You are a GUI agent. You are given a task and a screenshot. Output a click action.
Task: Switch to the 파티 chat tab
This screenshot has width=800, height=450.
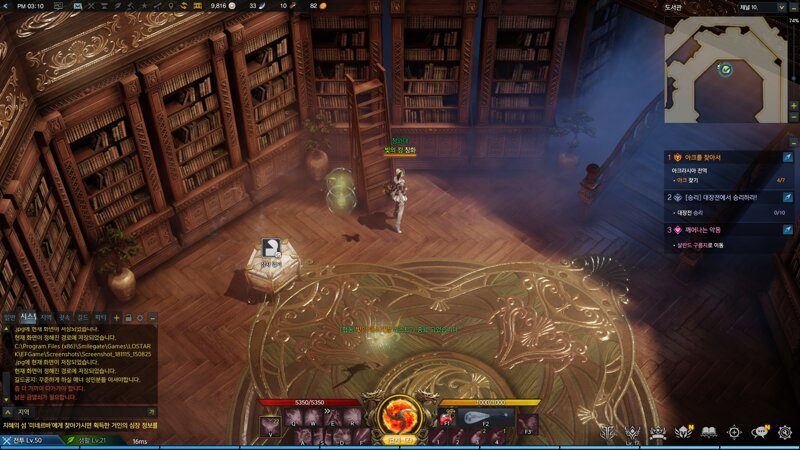click(100, 317)
